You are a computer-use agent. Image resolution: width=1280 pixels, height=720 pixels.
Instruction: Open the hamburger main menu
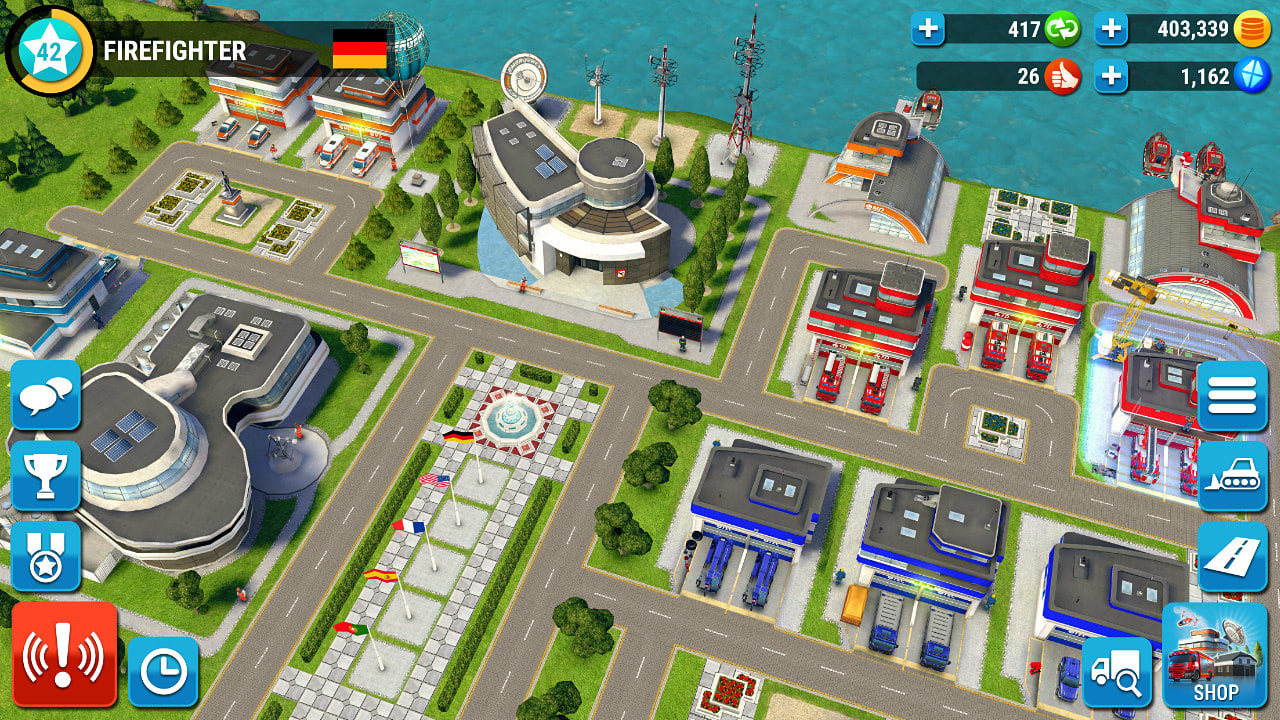click(x=1233, y=394)
